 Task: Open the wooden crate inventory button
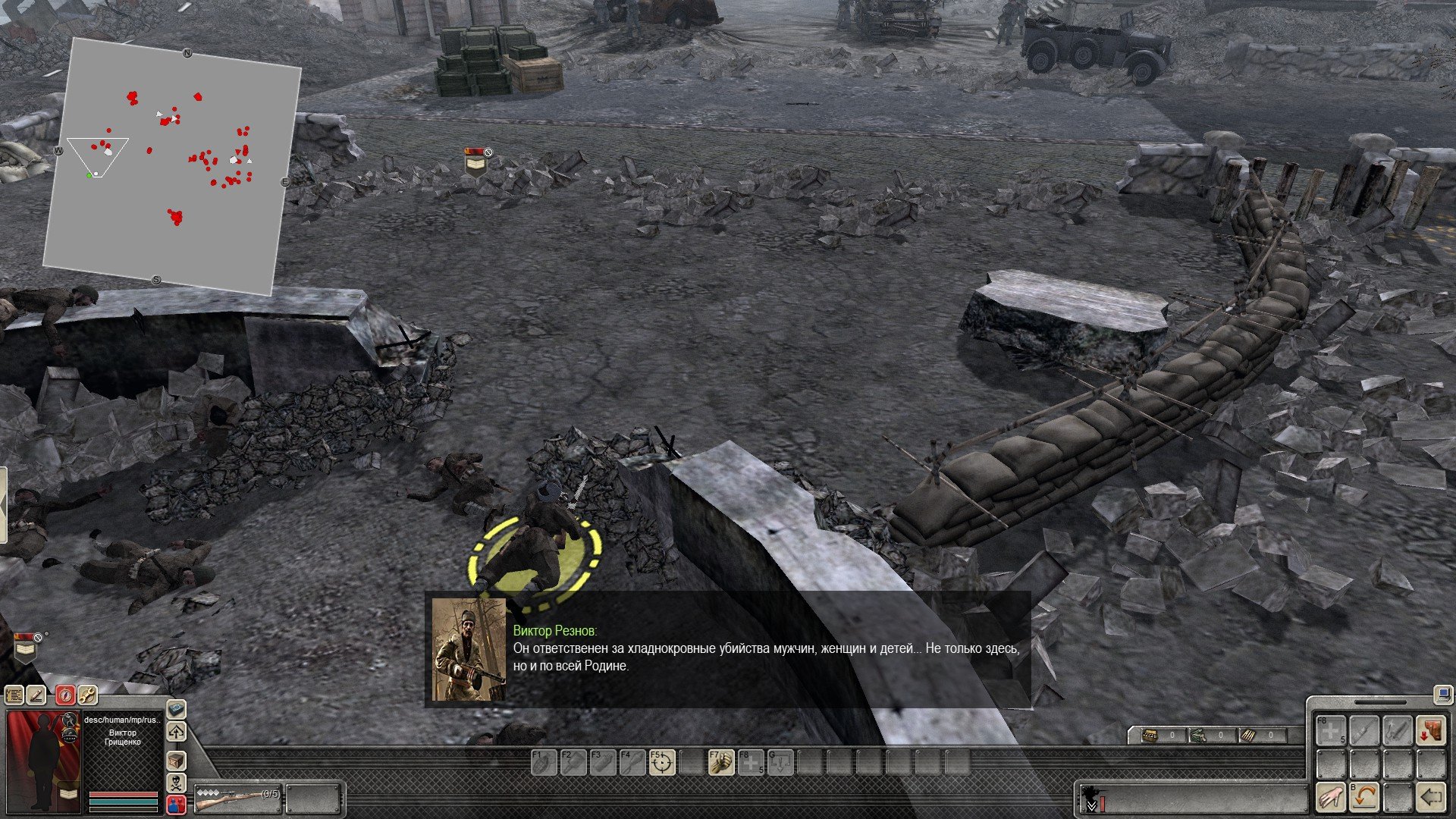[x=176, y=761]
